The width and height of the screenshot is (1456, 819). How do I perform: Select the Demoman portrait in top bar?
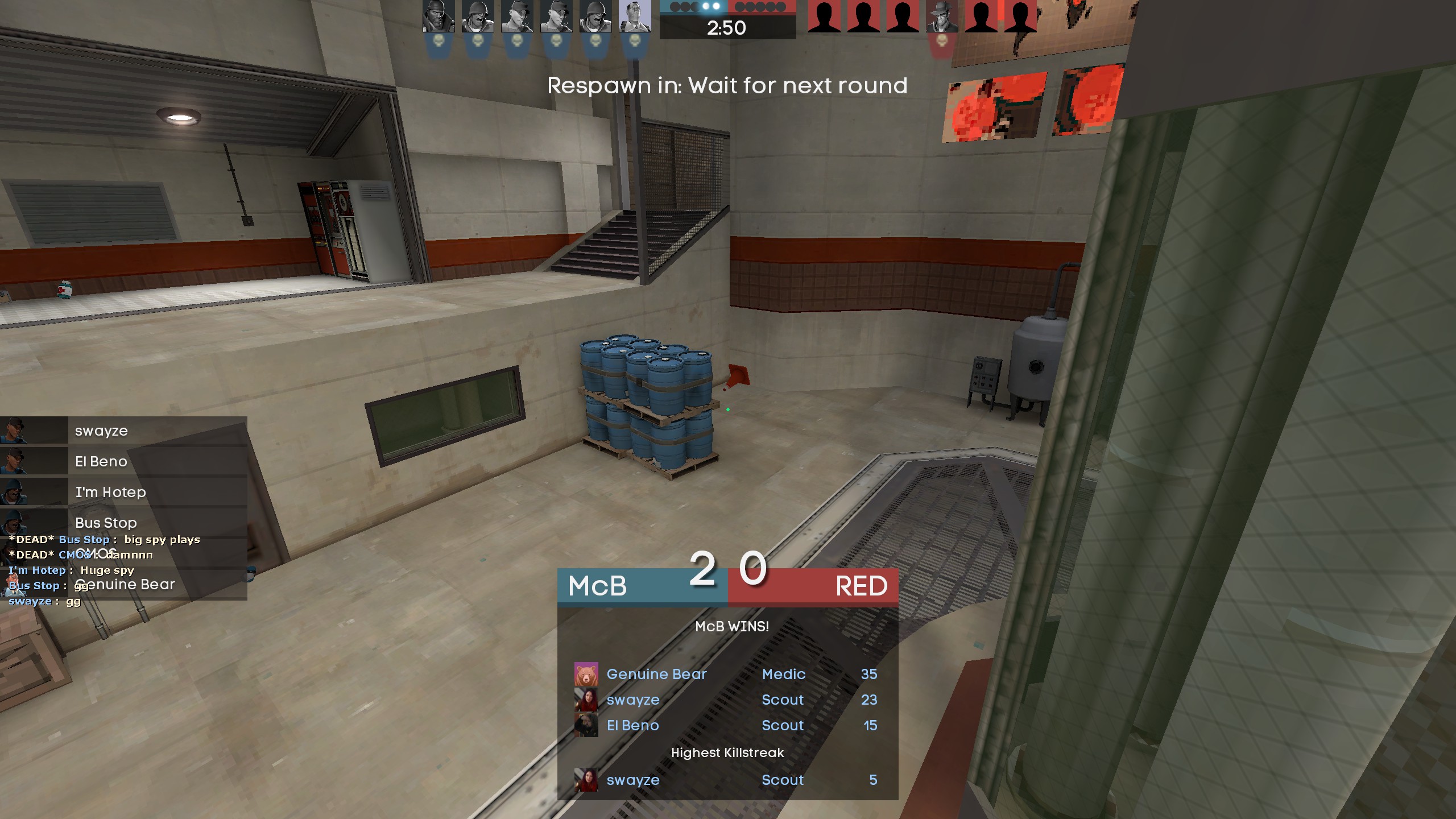coord(438,16)
